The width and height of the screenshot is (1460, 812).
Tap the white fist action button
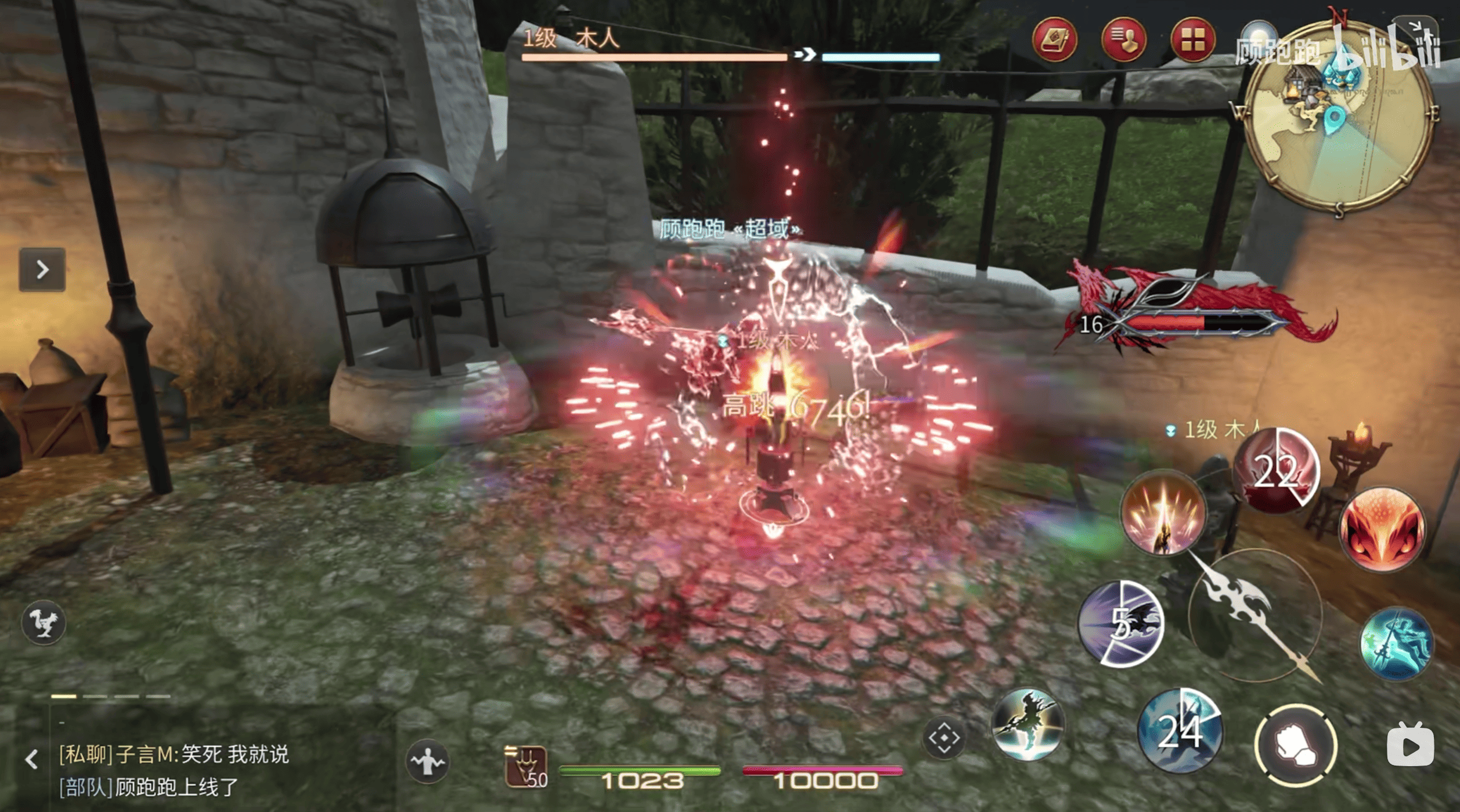[1296, 745]
